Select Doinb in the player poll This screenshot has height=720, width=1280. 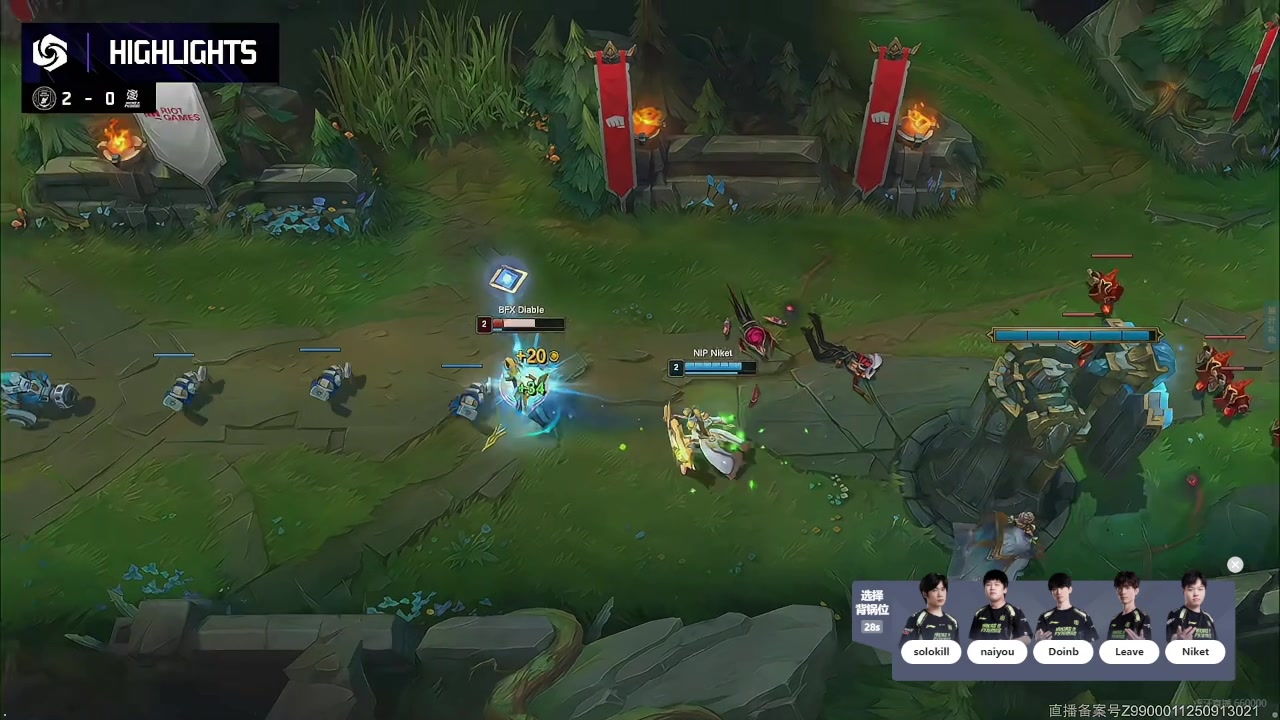coord(1063,652)
